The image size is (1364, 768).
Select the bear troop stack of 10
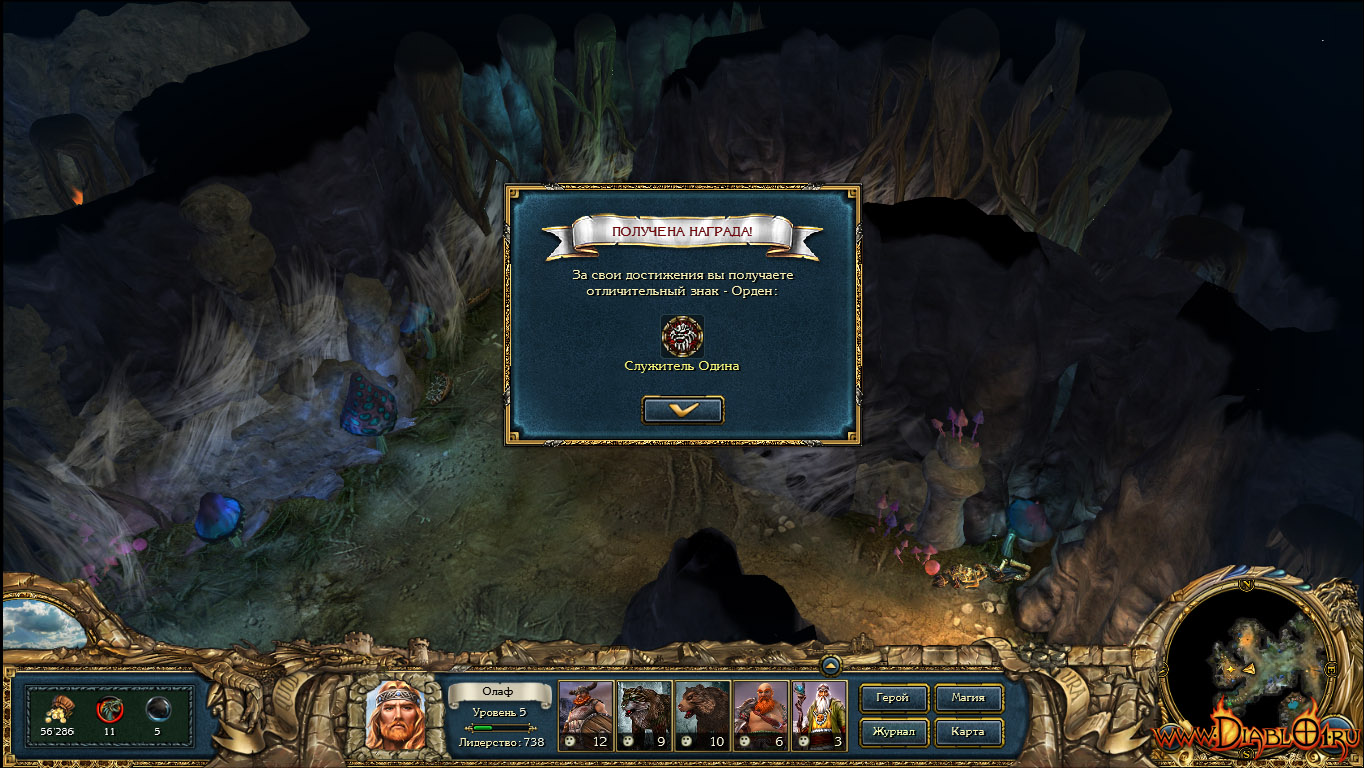(x=702, y=715)
